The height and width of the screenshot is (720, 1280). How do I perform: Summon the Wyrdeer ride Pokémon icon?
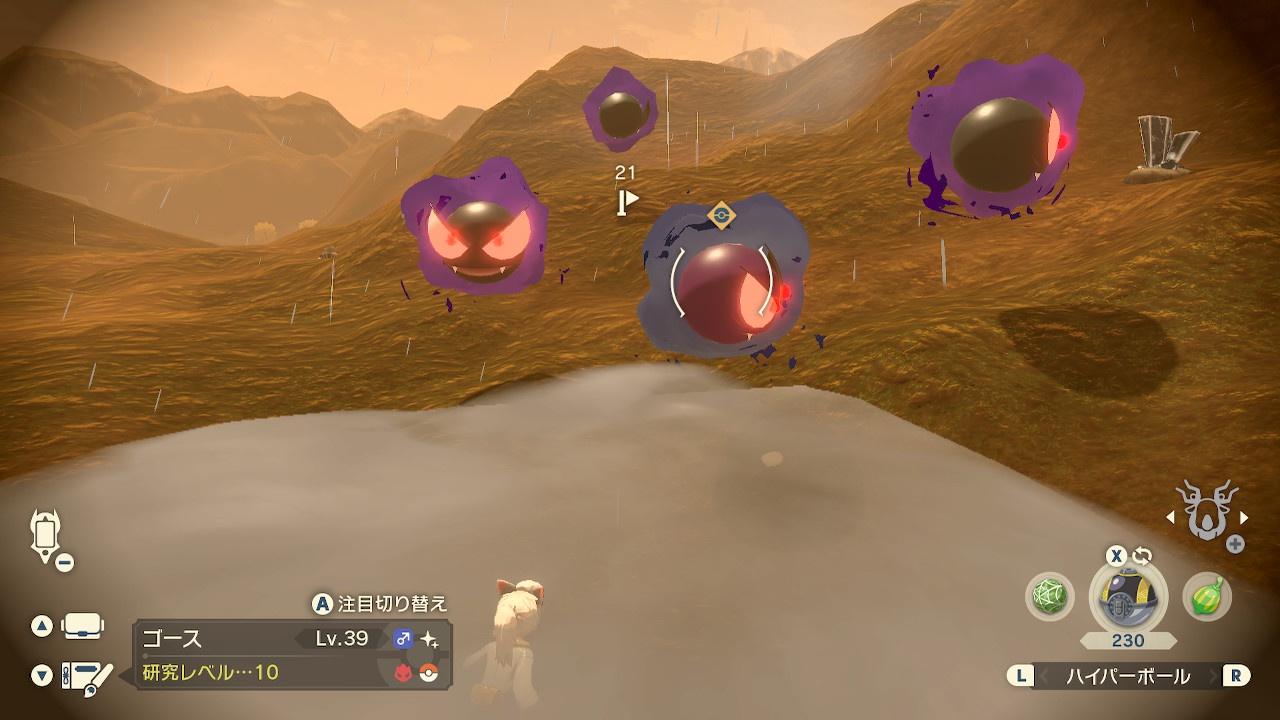coord(1204,511)
